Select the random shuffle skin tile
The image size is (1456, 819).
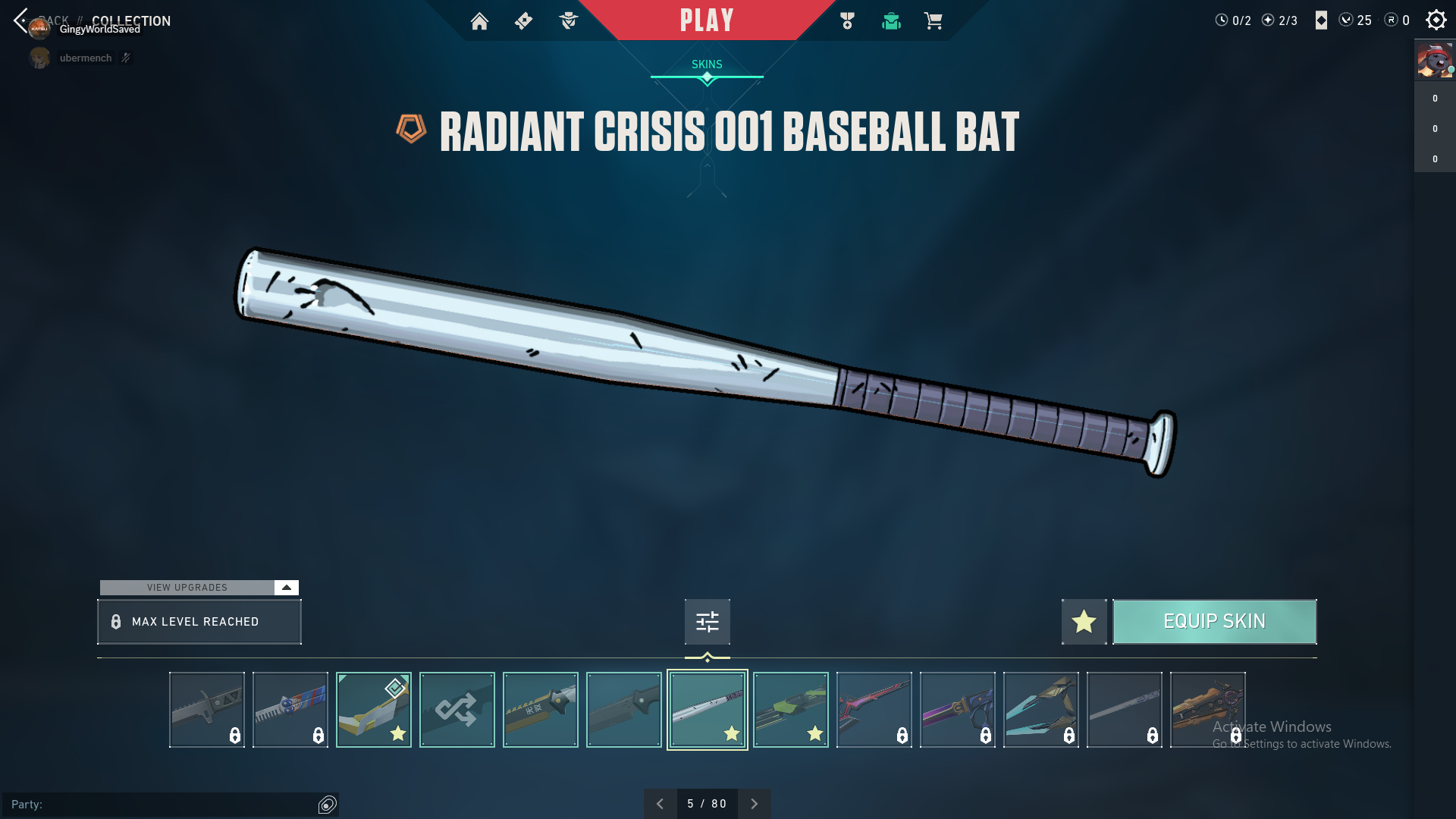coord(457,710)
